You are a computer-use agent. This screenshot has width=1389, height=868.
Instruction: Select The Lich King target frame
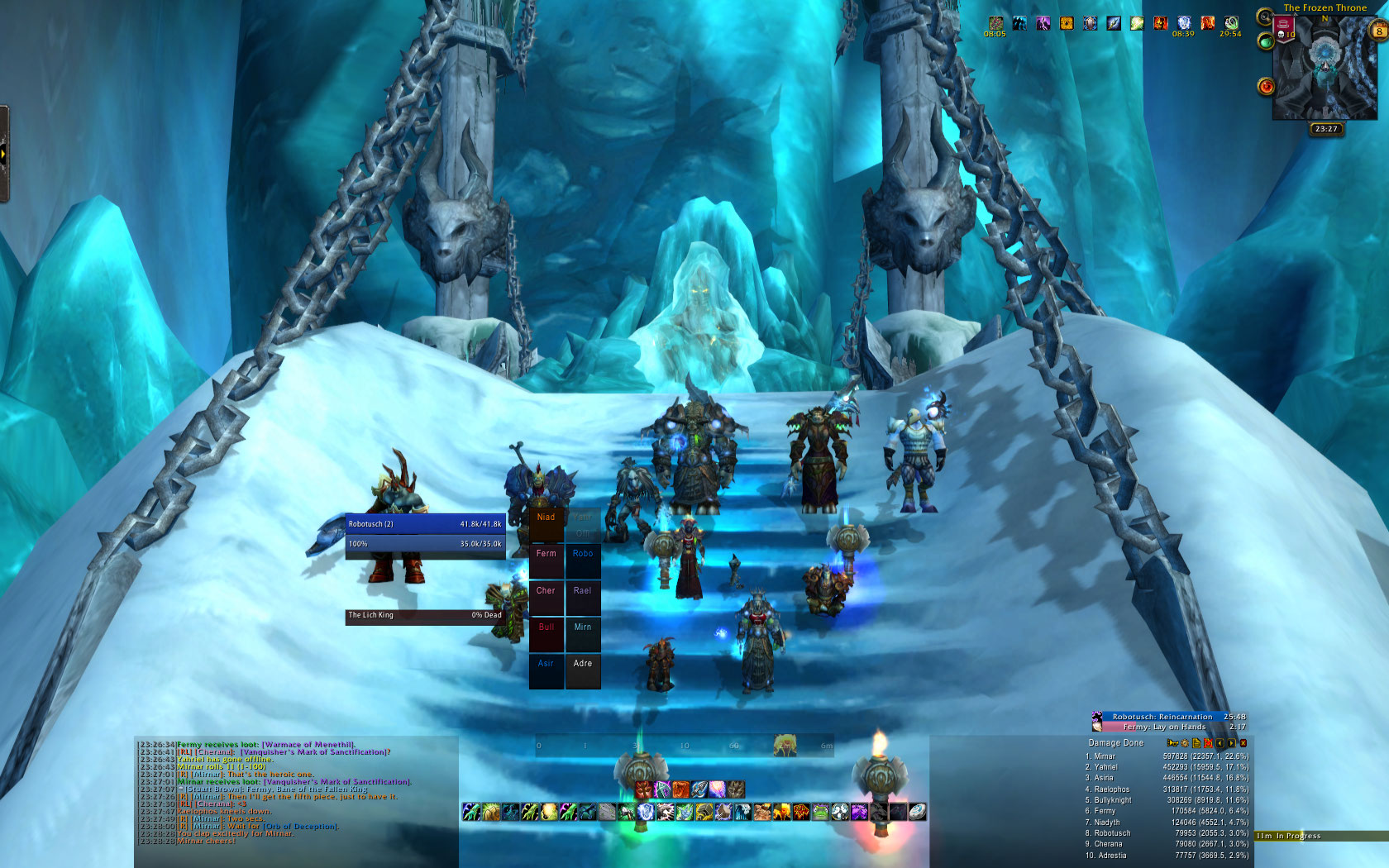(425, 615)
